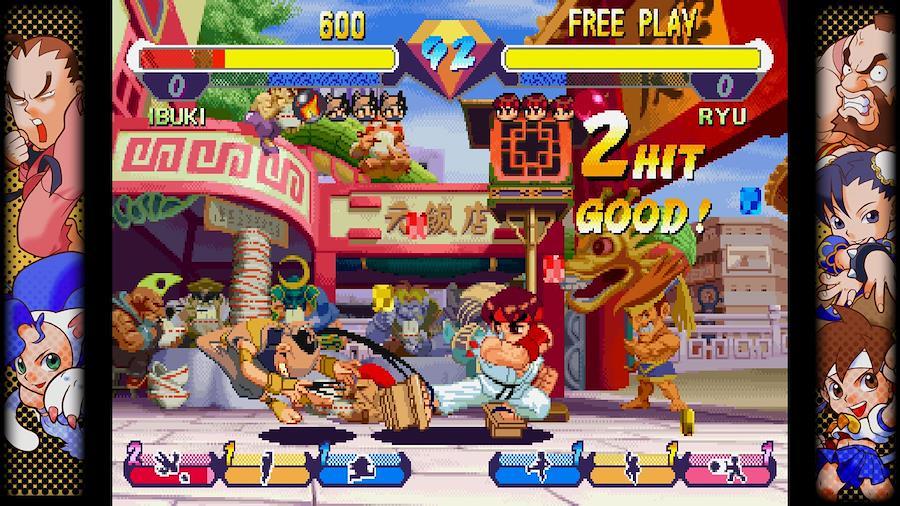900x506 pixels.
Task: Select Ryu's yellow special move gem gauge
Action: tap(634, 467)
